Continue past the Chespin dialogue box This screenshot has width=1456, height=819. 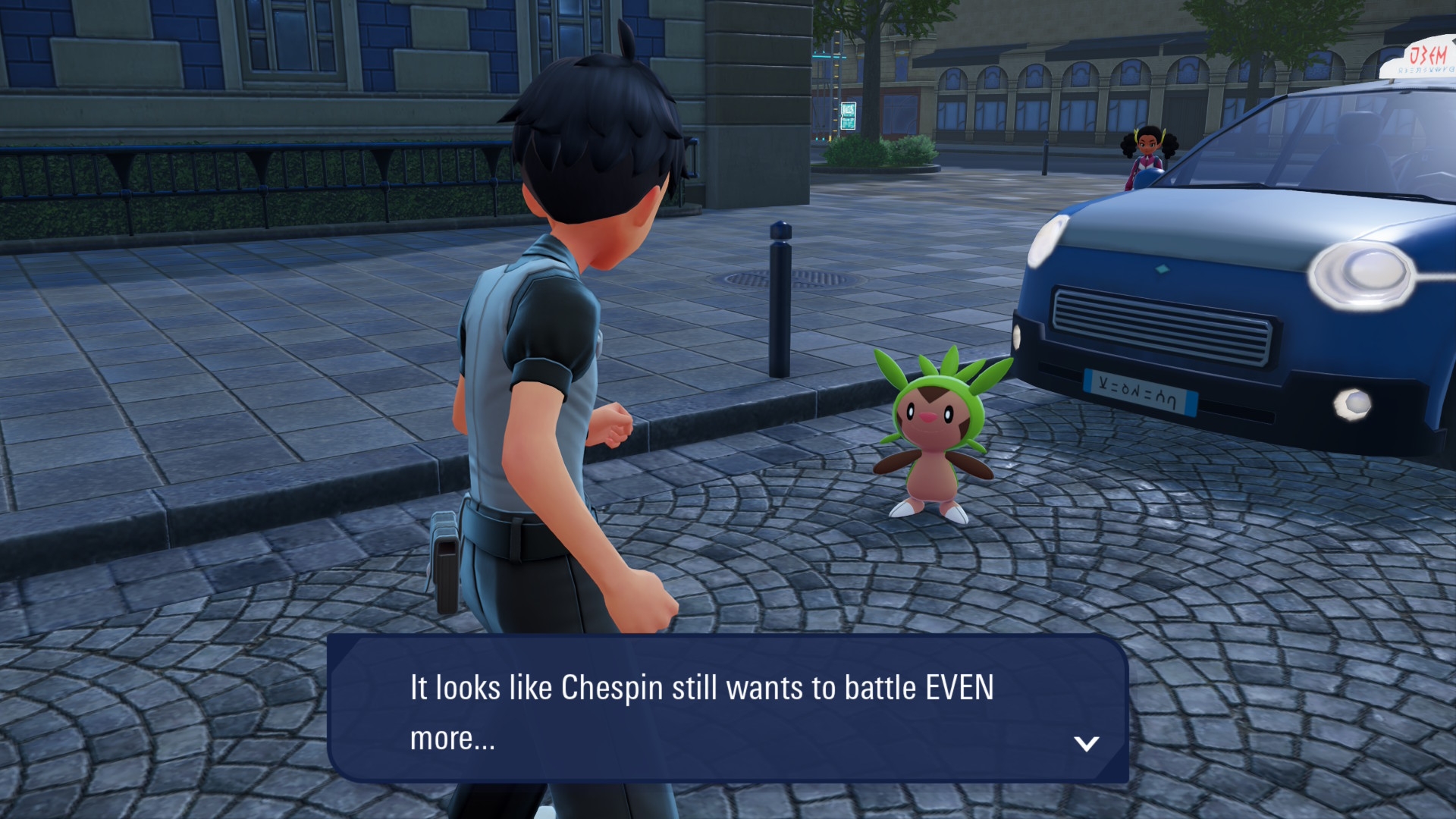point(726,708)
